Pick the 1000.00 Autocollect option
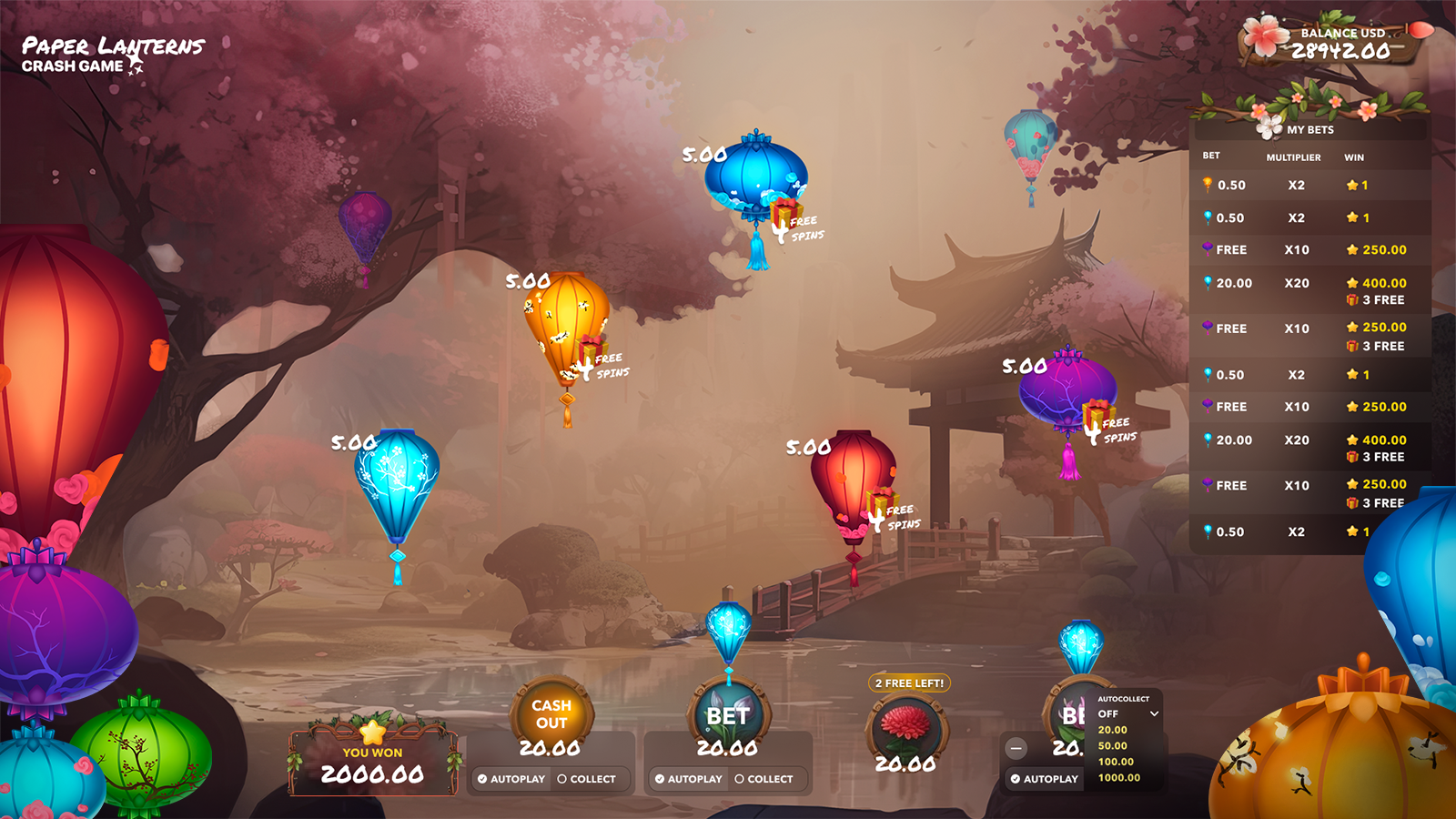Image resolution: width=1456 pixels, height=819 pixels. 1118,778
